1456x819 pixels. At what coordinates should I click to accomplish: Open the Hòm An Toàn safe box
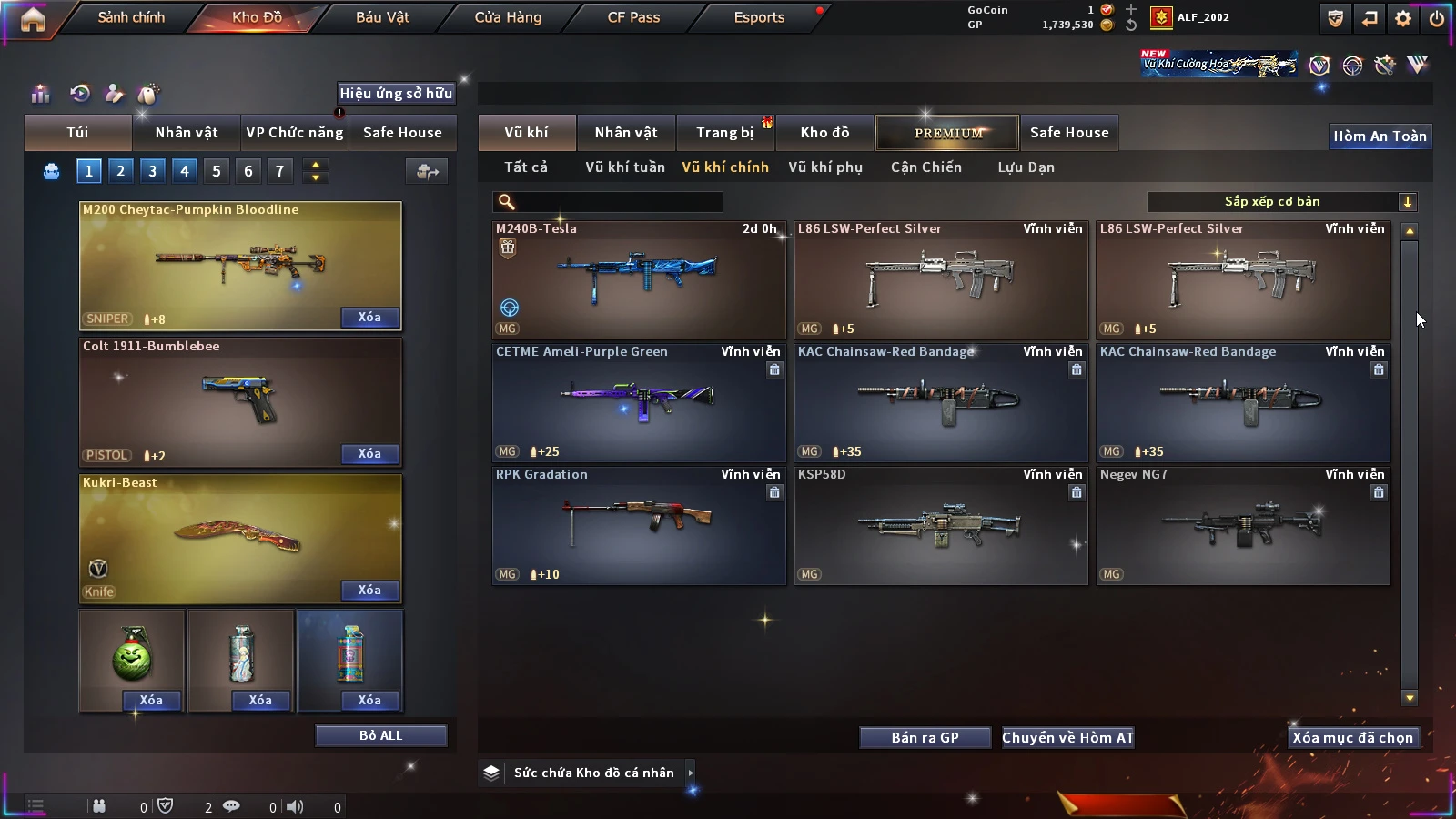point(1380,136)
